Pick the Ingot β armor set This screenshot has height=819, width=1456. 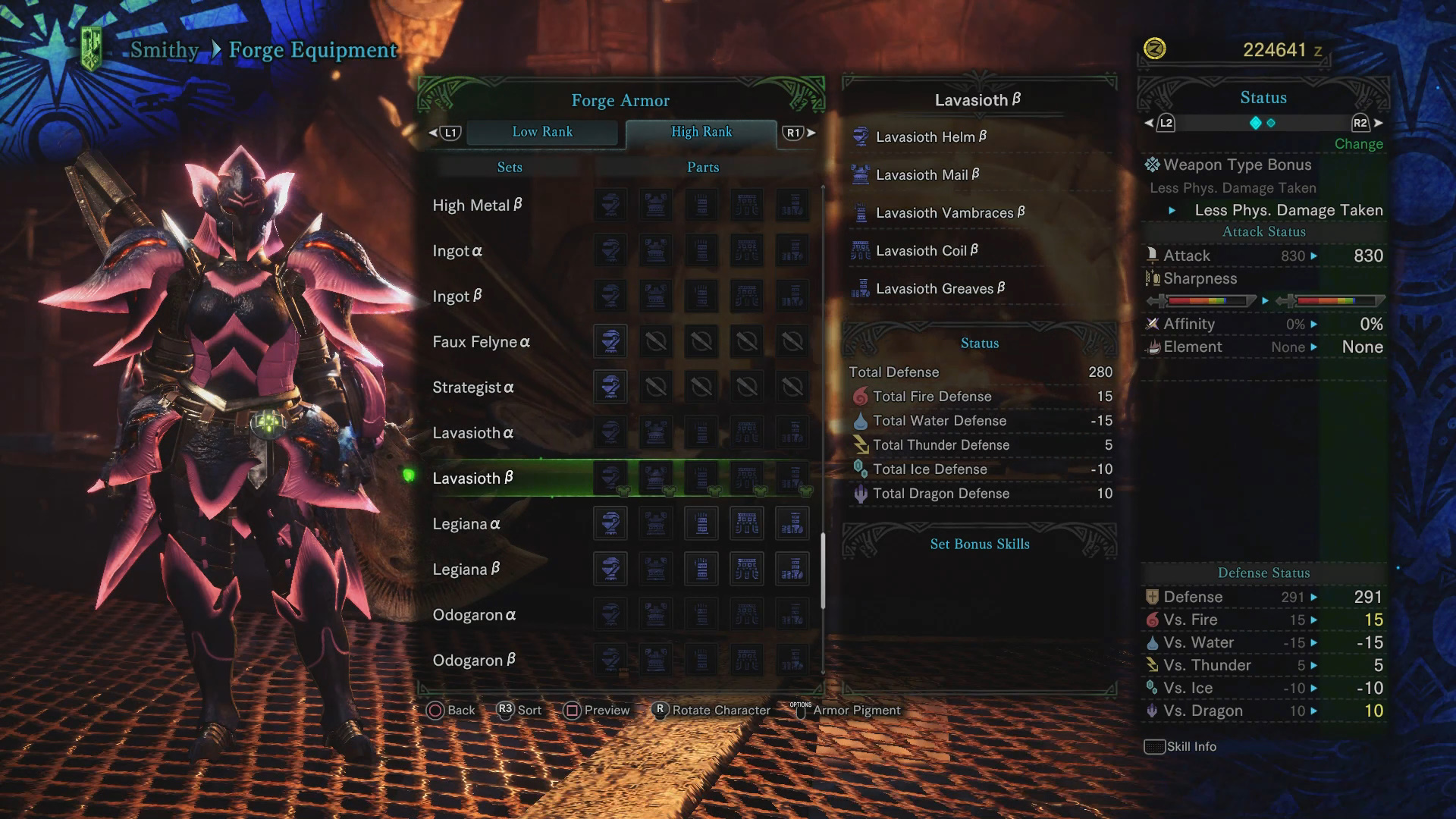[x=457, y=297]
